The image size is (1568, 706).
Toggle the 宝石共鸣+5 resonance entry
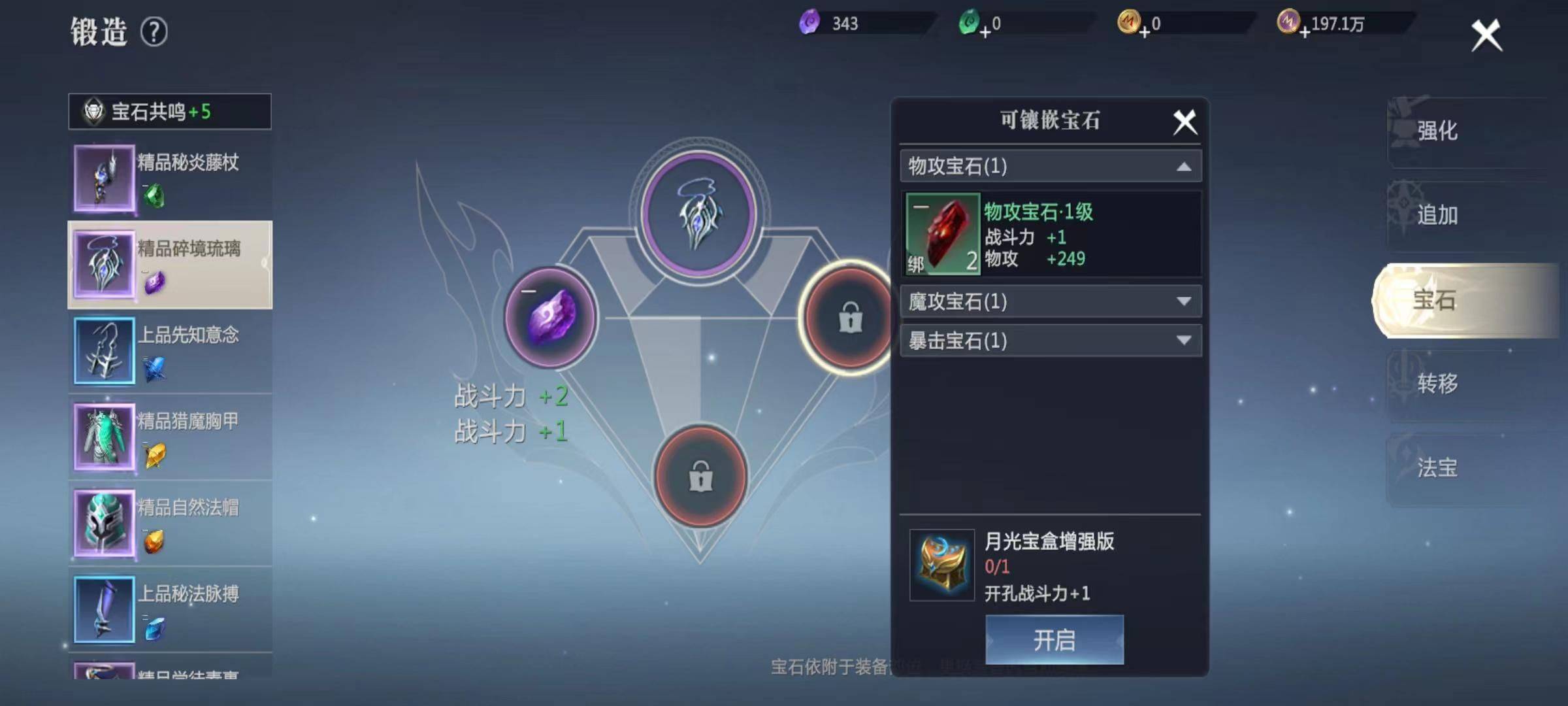point(169,112)
